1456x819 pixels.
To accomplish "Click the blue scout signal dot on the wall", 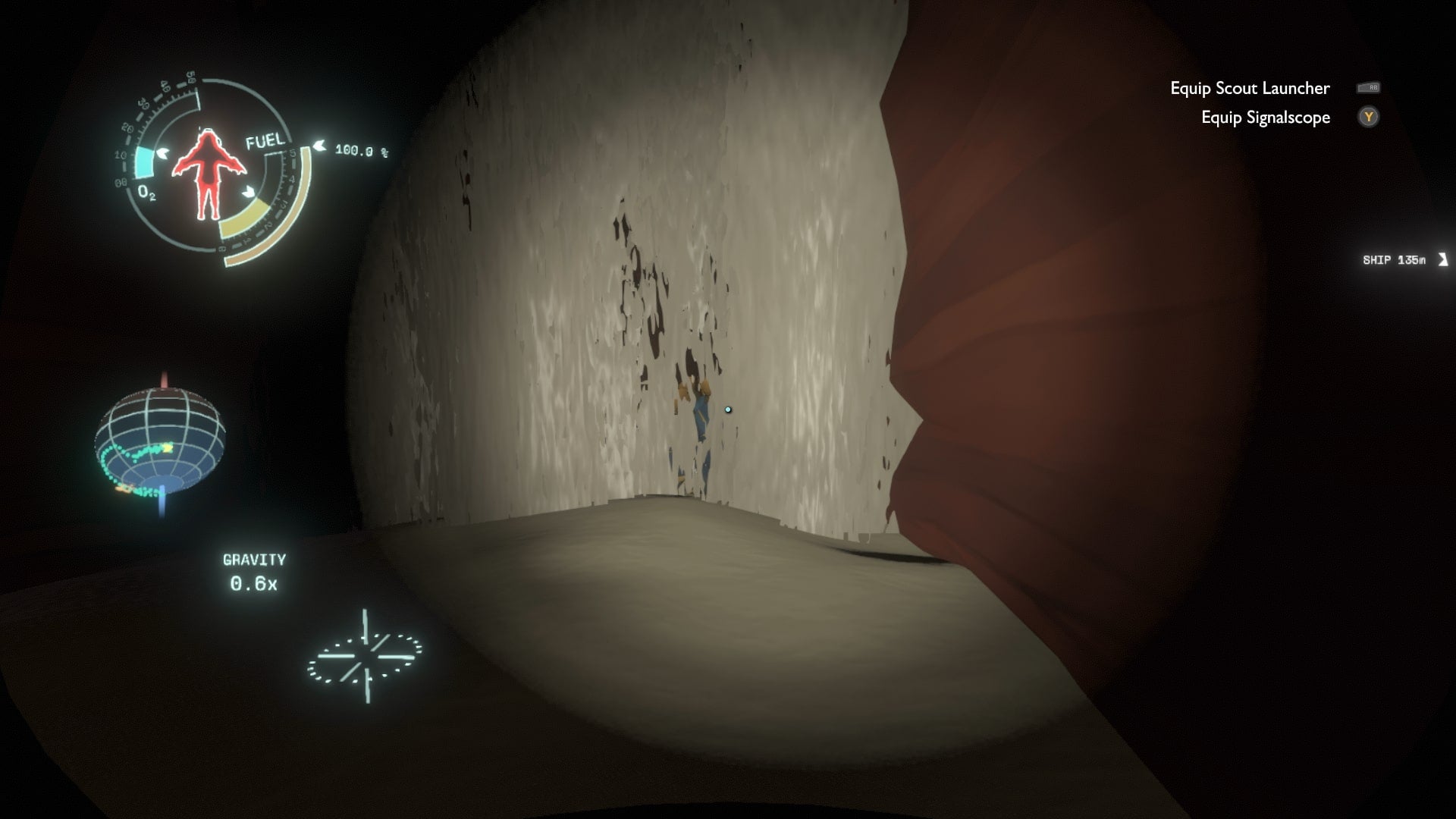I will click(727, 409).
